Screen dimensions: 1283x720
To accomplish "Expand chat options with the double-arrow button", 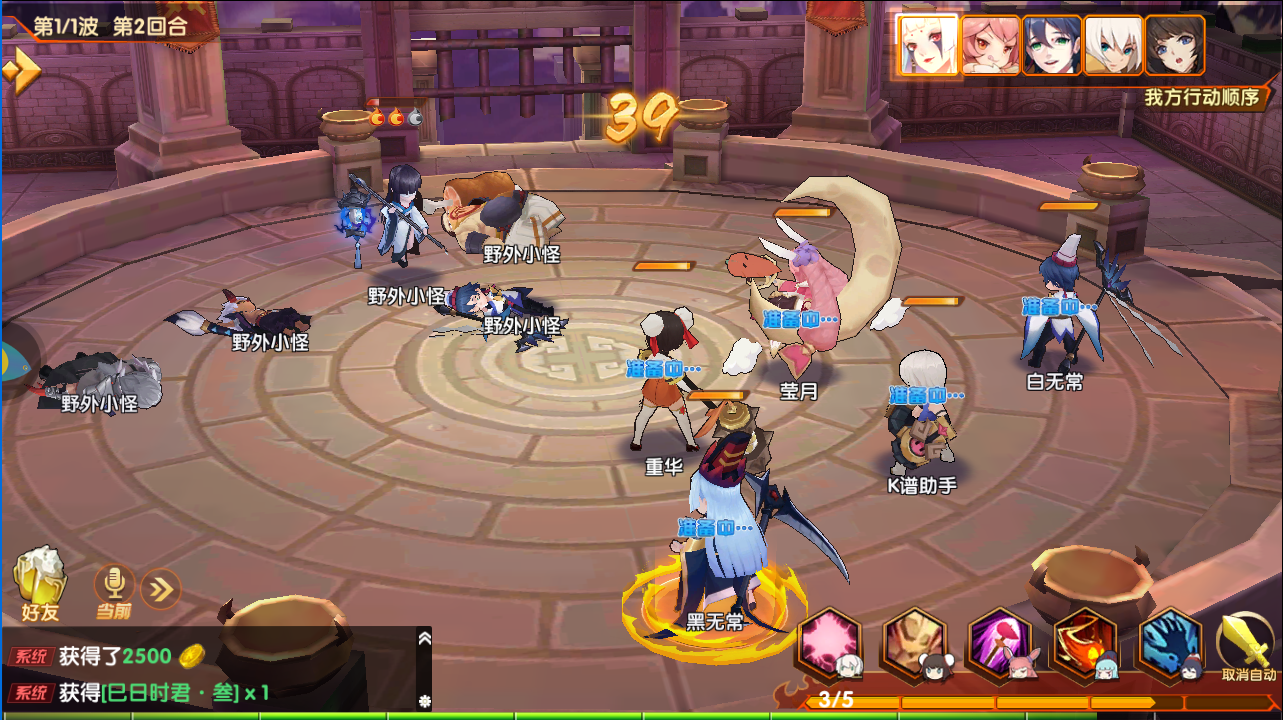I will tap(160, 588).
